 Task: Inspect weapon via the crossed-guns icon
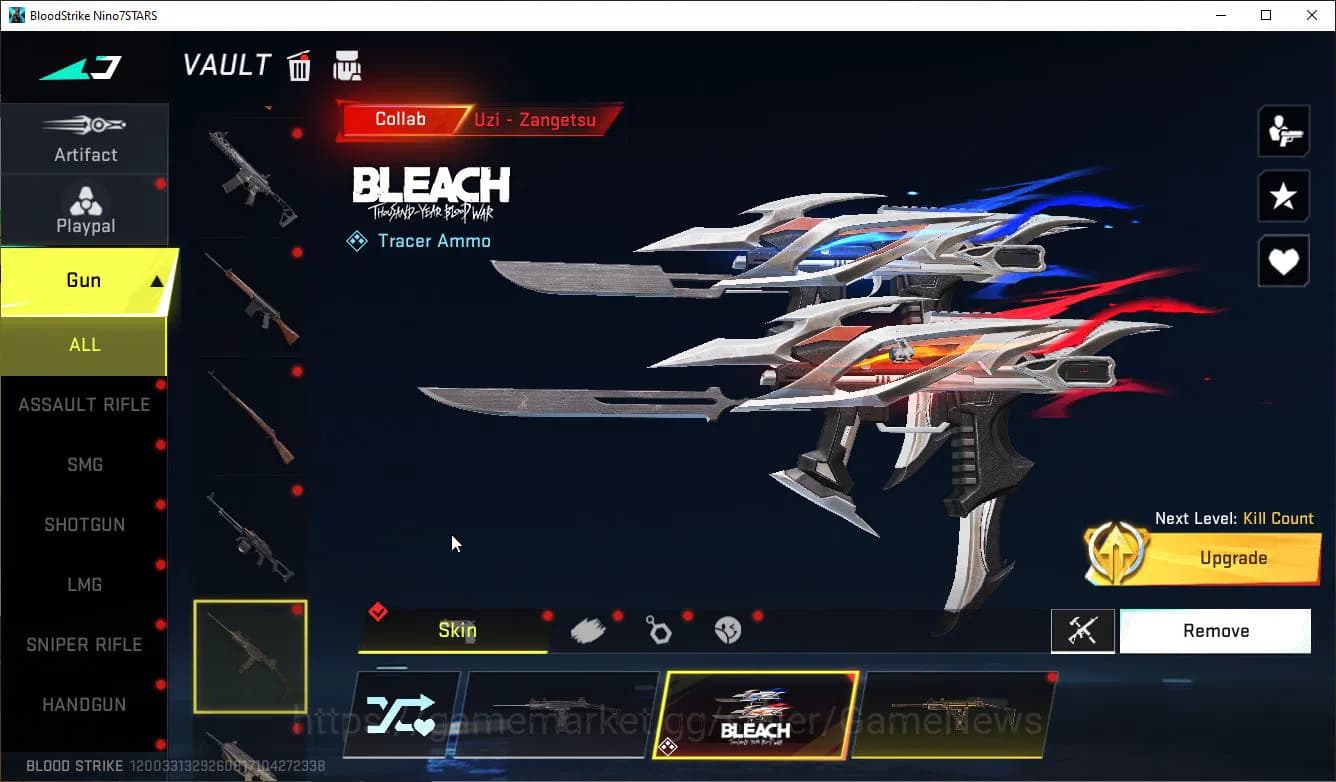(x=1083, y=631)
